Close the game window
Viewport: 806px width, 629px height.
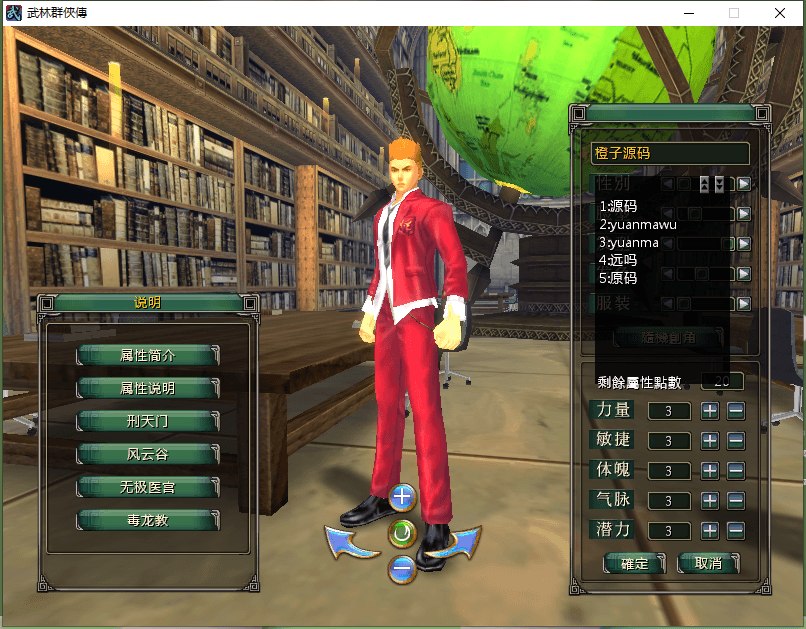click(x=780, y=13)
